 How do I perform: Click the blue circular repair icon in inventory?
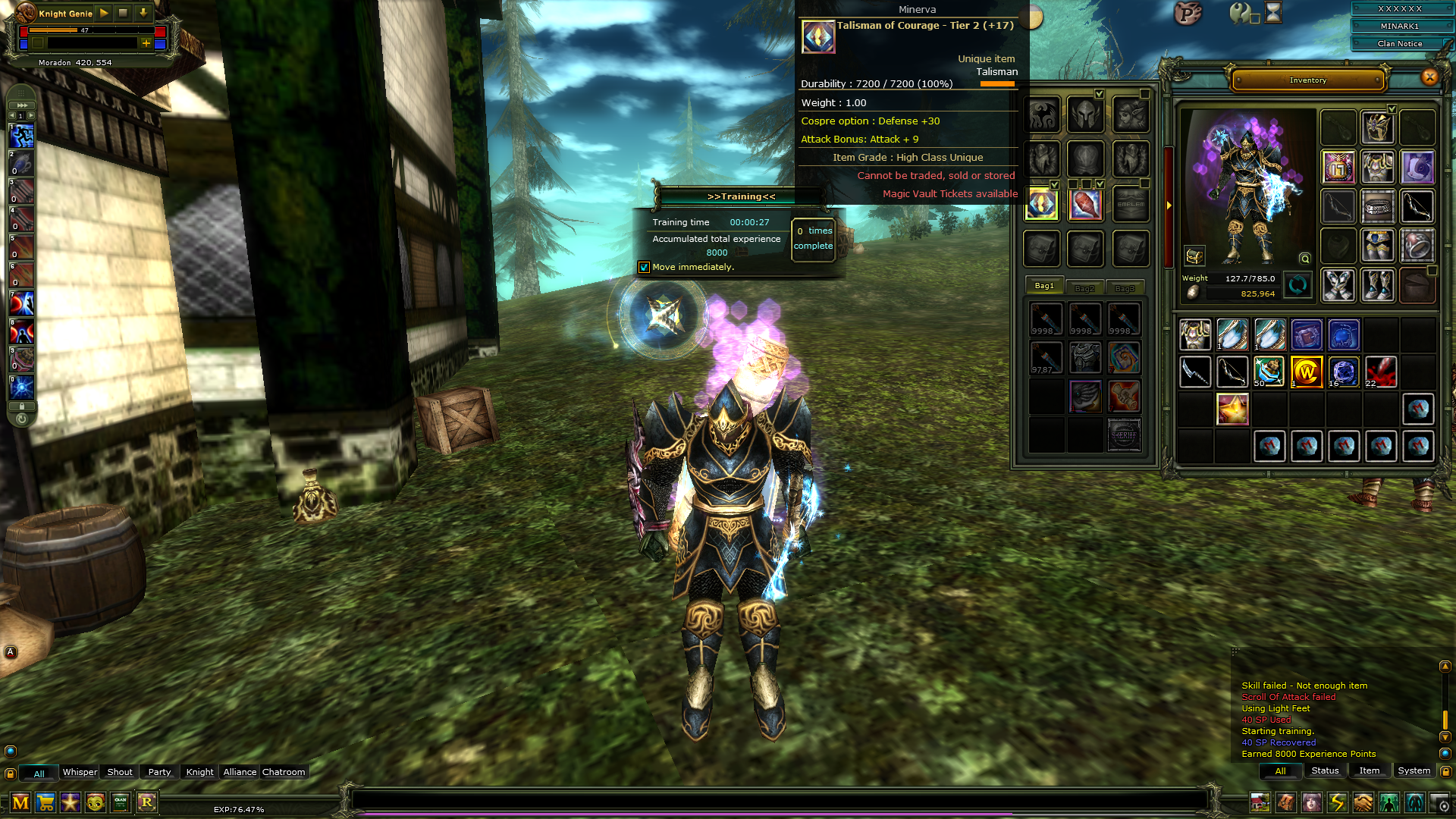point(1297,286)
